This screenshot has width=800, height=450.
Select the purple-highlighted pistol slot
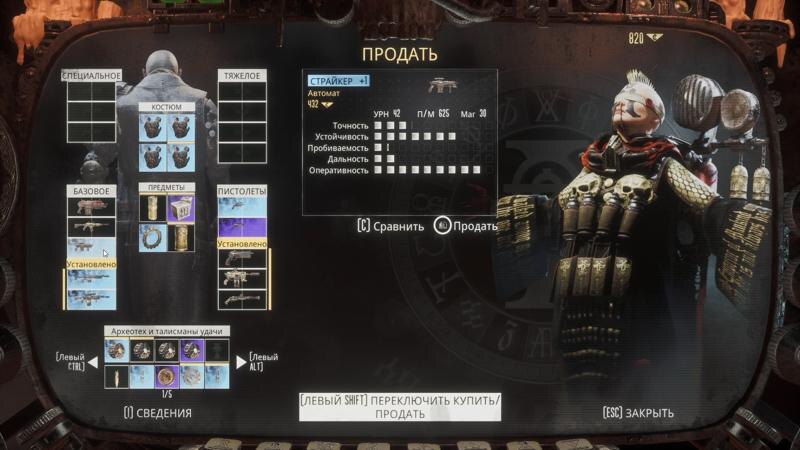pyautogui.click(x=243, y=227)
